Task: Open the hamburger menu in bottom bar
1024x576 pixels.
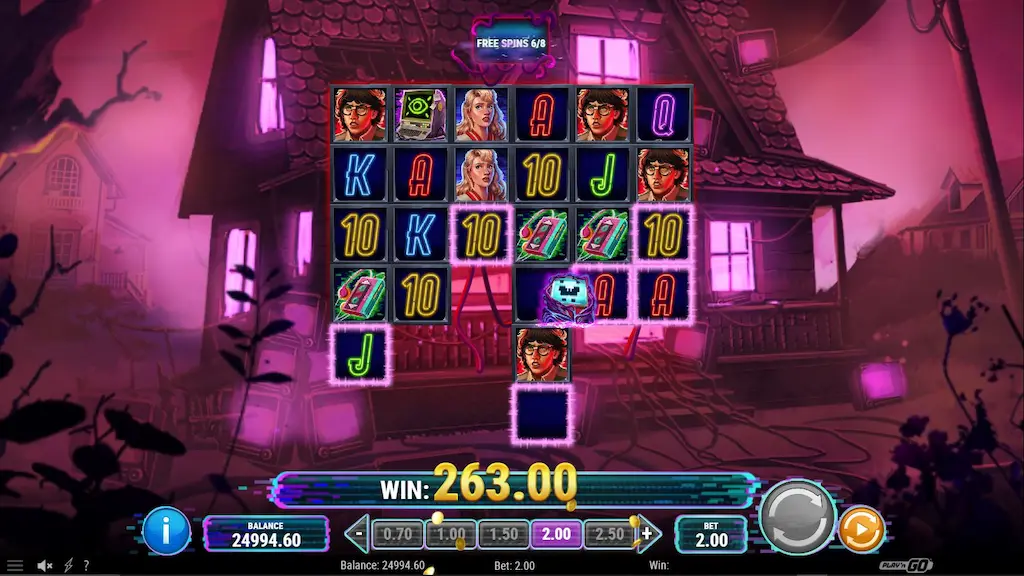Action: click(x=15, y=566)
